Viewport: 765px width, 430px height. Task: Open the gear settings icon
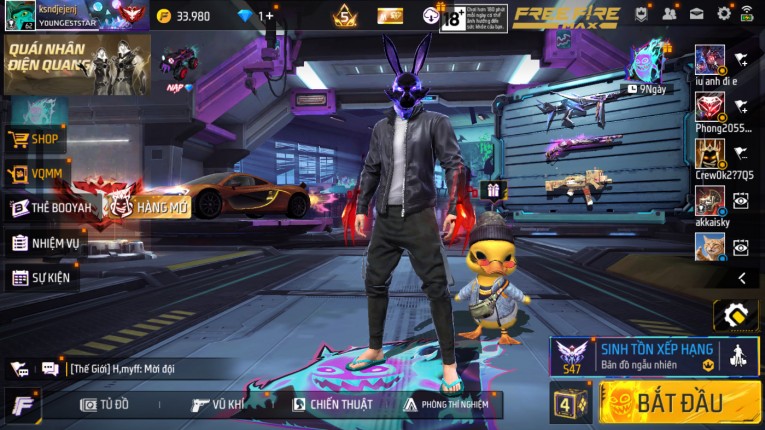723,14
